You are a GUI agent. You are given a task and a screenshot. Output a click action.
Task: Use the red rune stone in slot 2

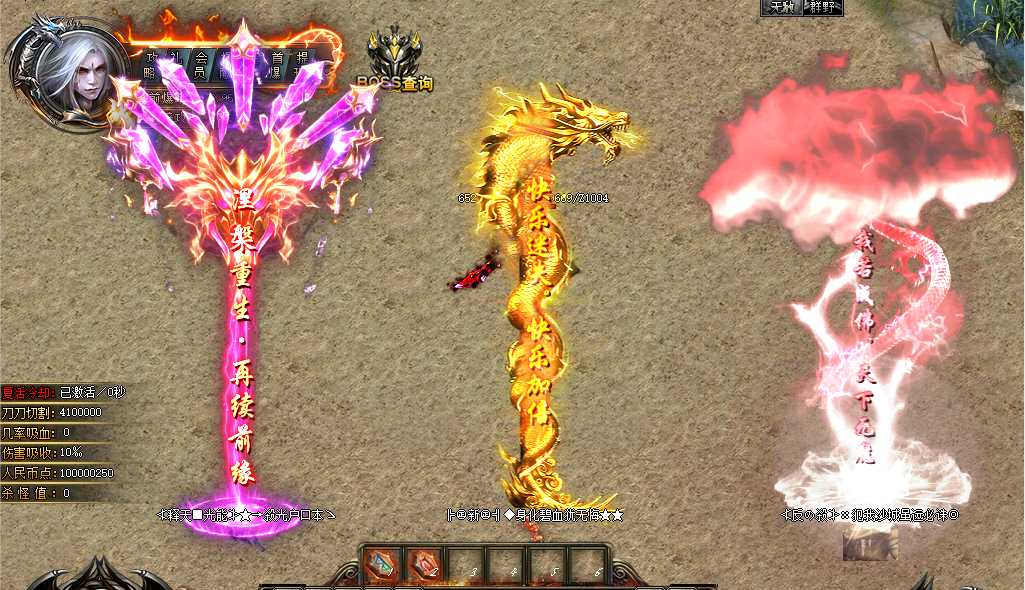click(x=425, y=565)
